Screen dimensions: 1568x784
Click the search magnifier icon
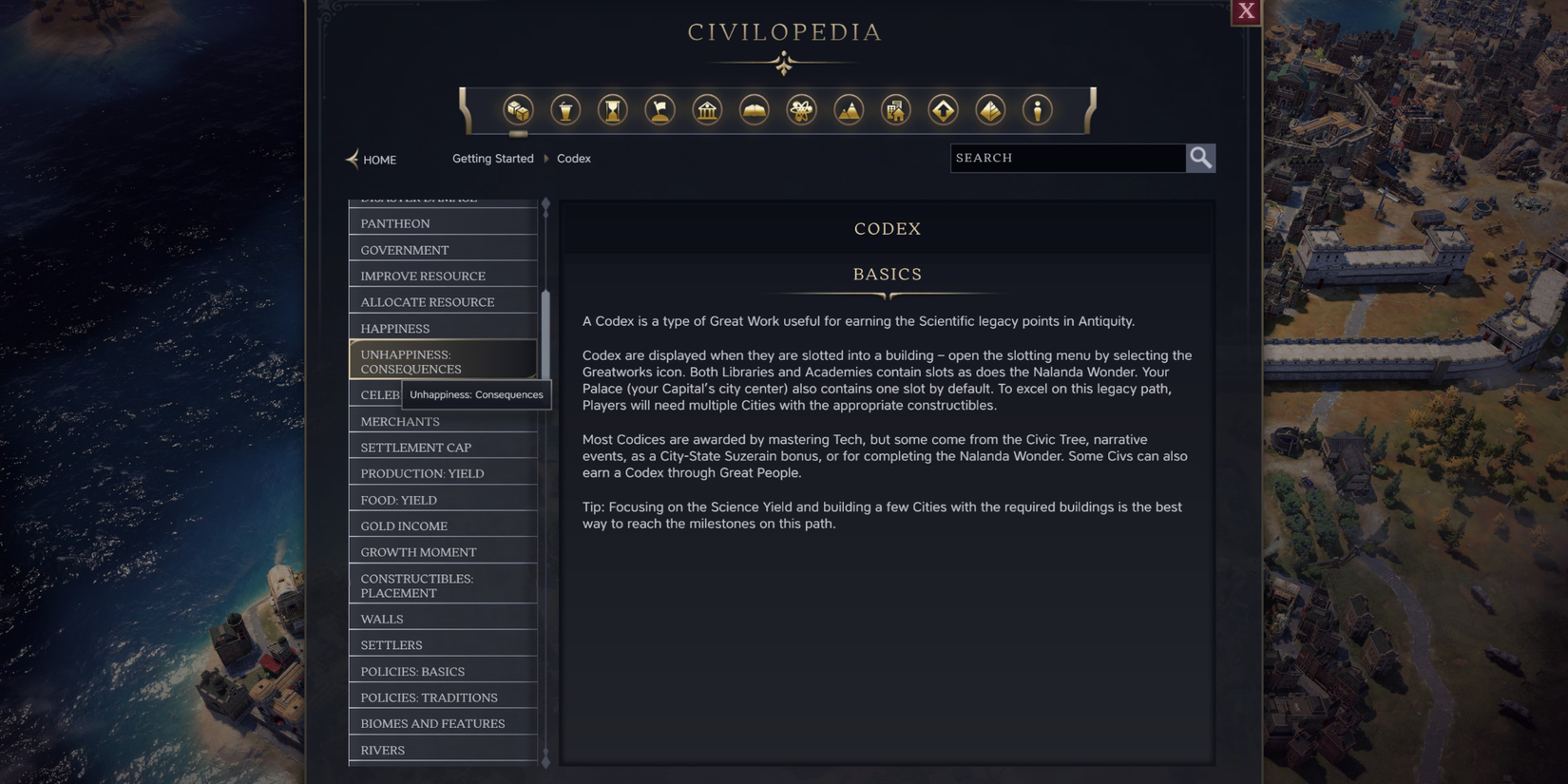1200,158
